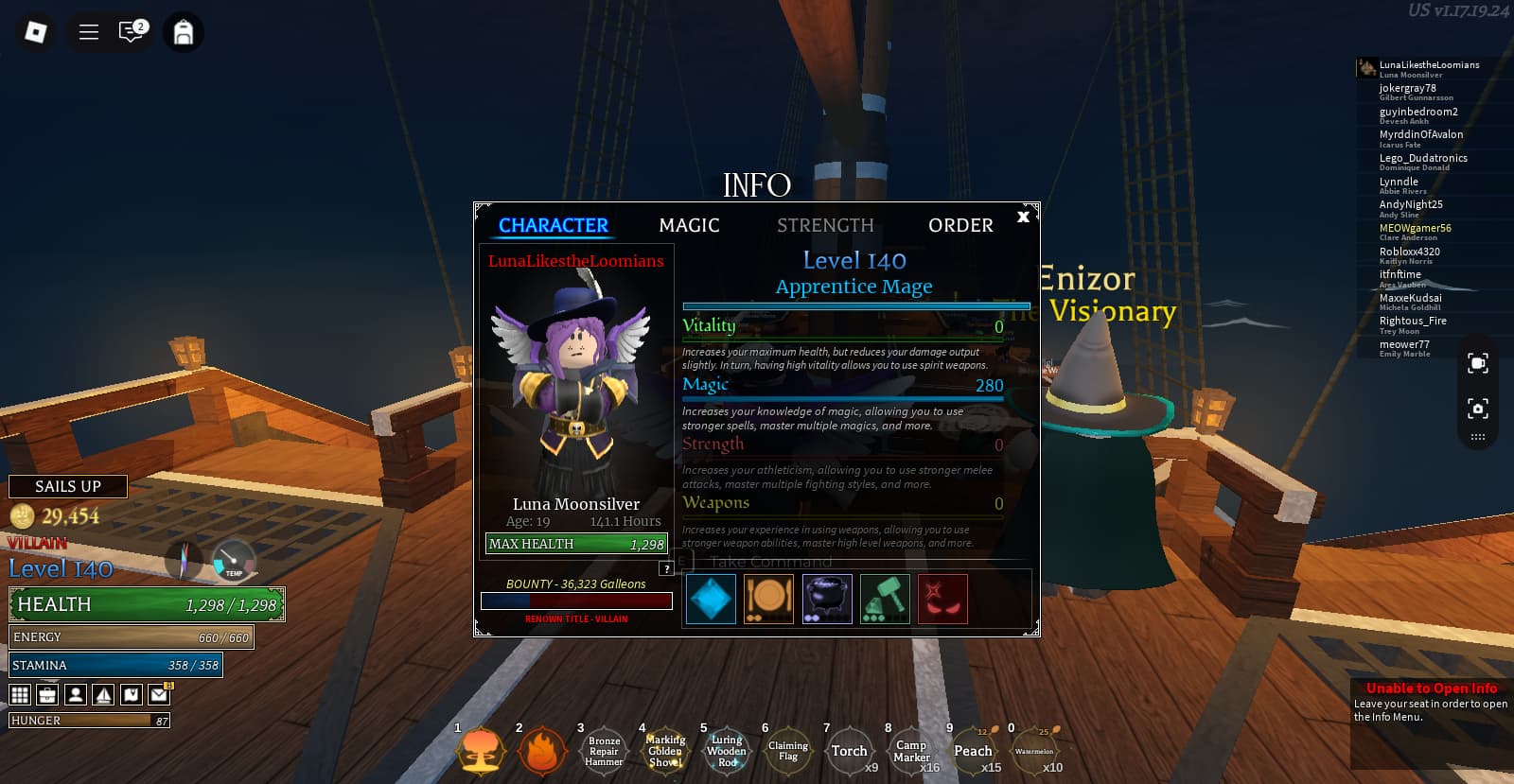Toggle the Sails Up button
The width and height of the screenshot is (1514, 784).
pos(68,486)
